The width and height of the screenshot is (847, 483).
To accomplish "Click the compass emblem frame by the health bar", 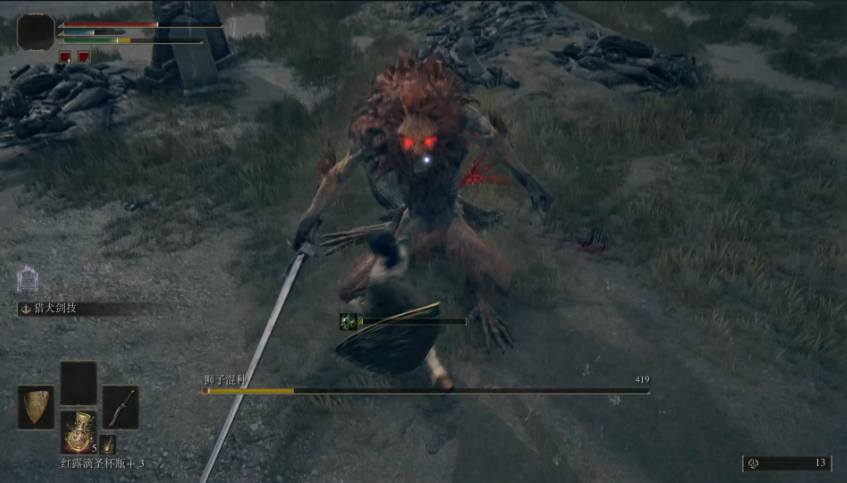I will tap(36, 33).
